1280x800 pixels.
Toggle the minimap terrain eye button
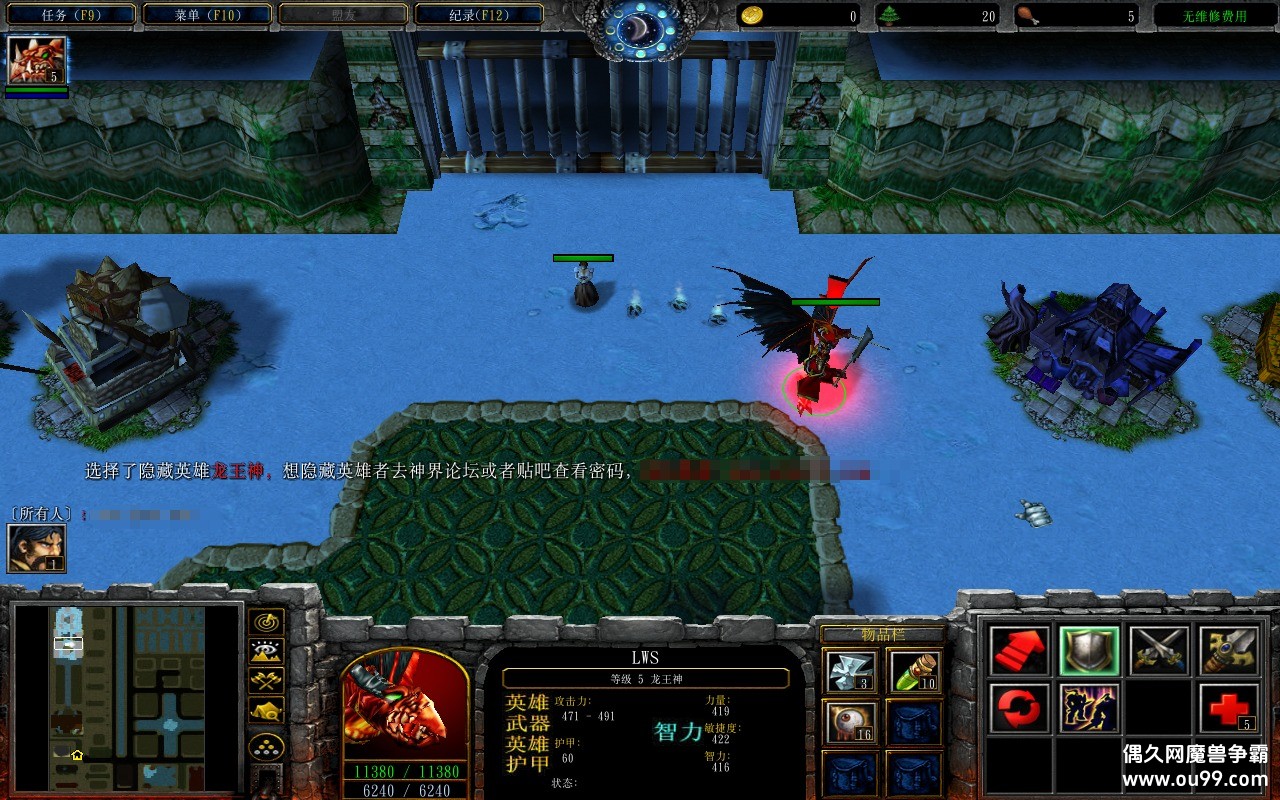266,652
